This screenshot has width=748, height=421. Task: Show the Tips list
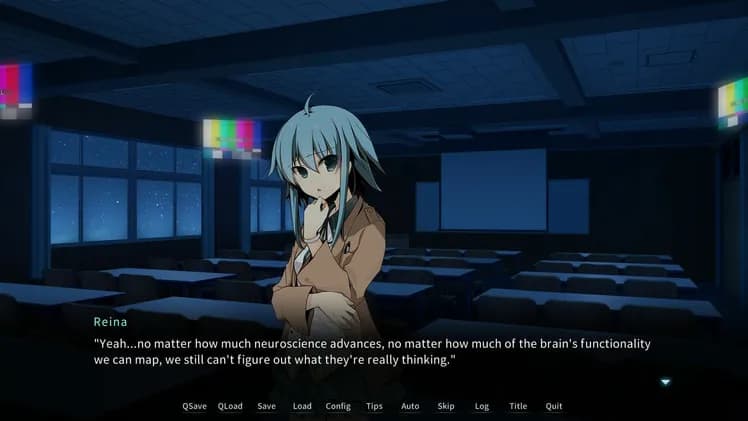click(x=374, y=406)
